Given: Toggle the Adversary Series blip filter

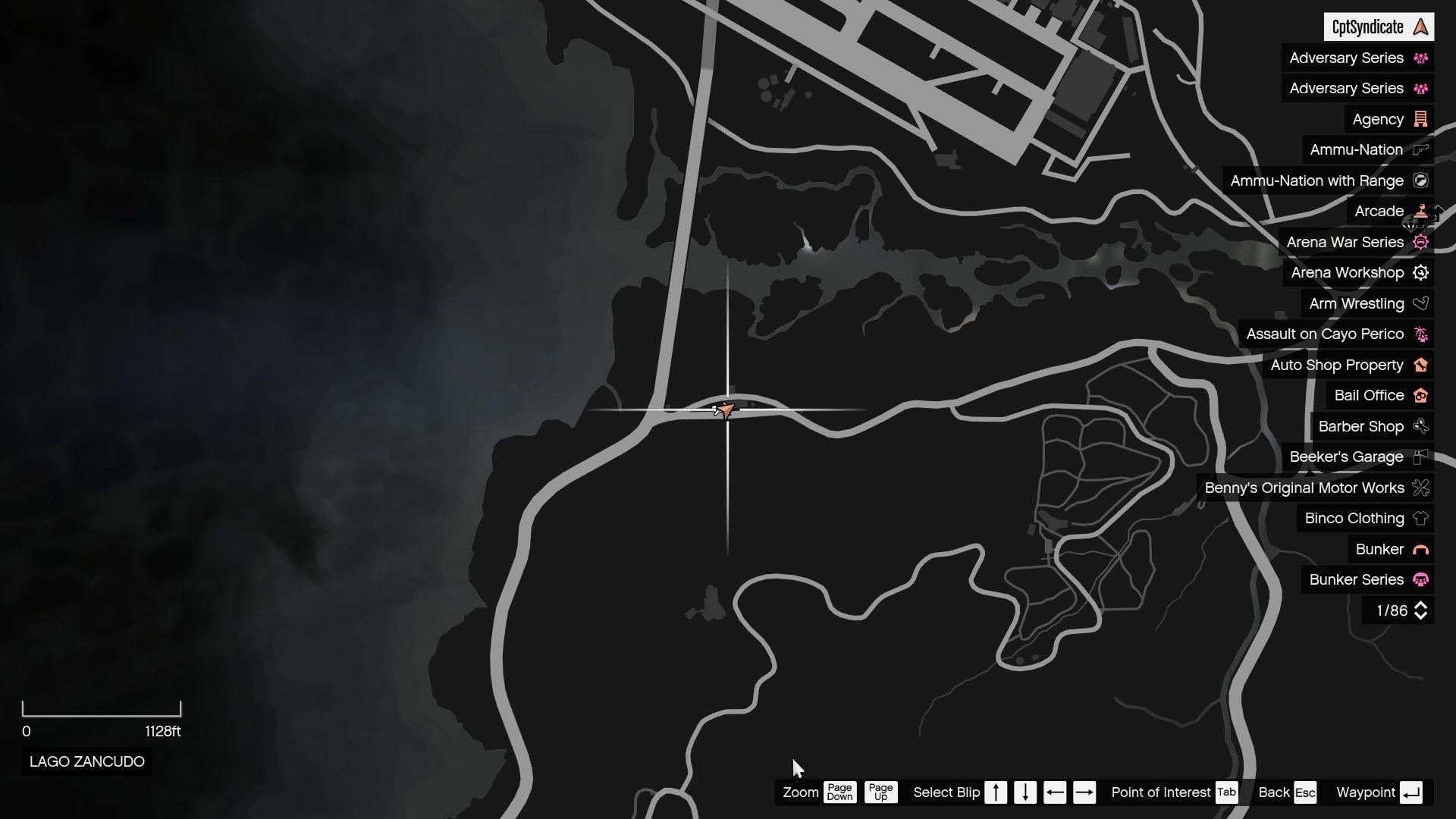Looking at the screenshot, I should pos(1357,58).
